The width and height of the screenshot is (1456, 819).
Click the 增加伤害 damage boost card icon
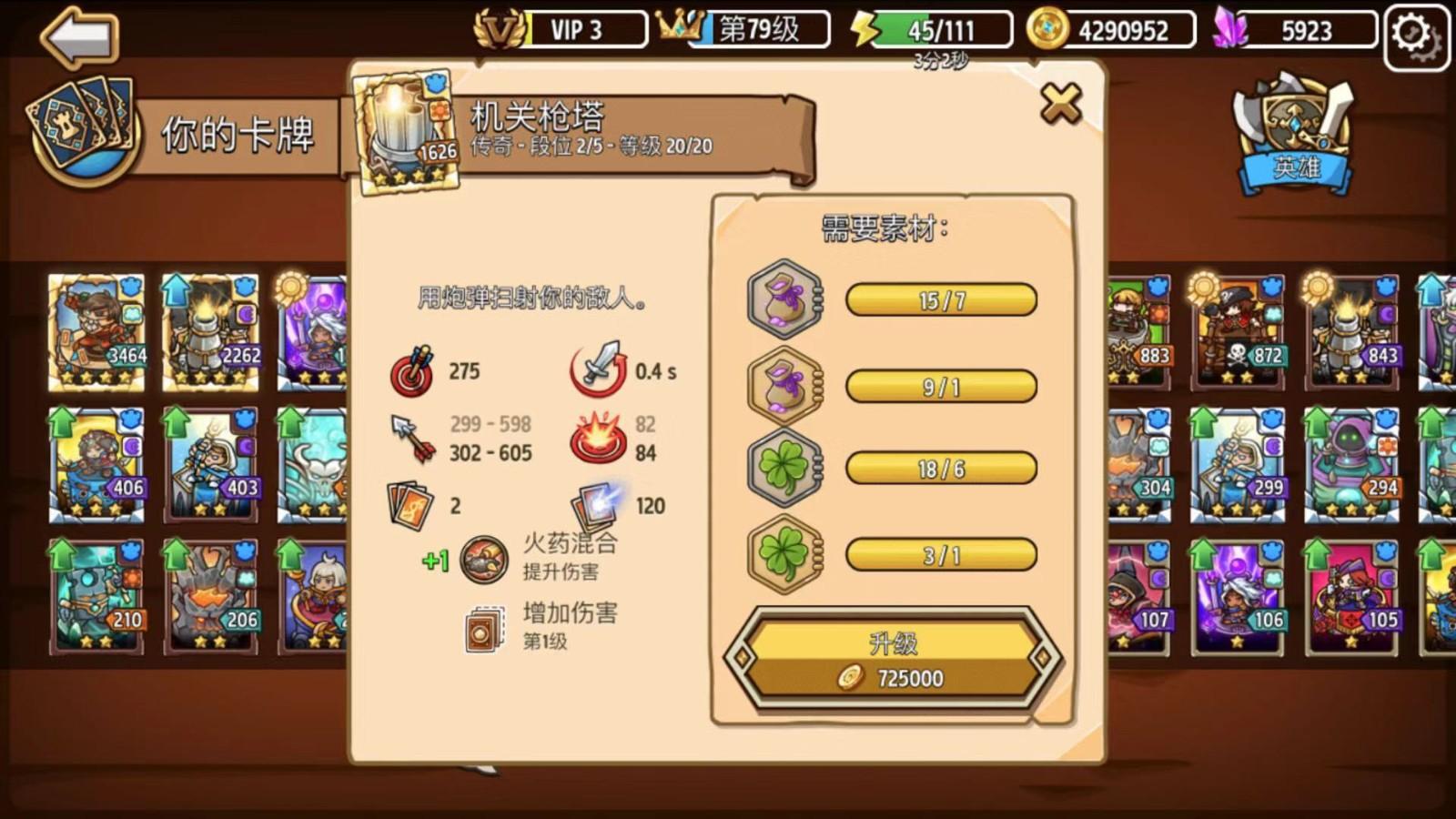click(482, 628)
